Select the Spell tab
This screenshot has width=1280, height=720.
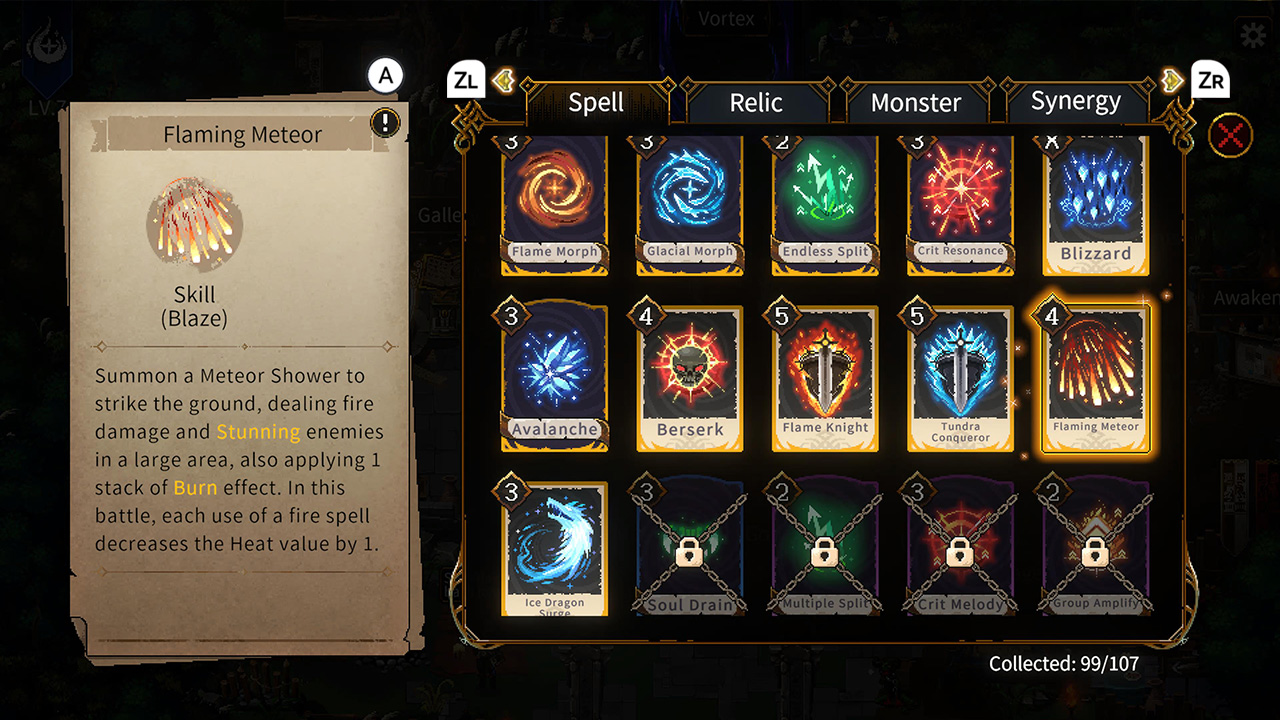coord(596,102)
